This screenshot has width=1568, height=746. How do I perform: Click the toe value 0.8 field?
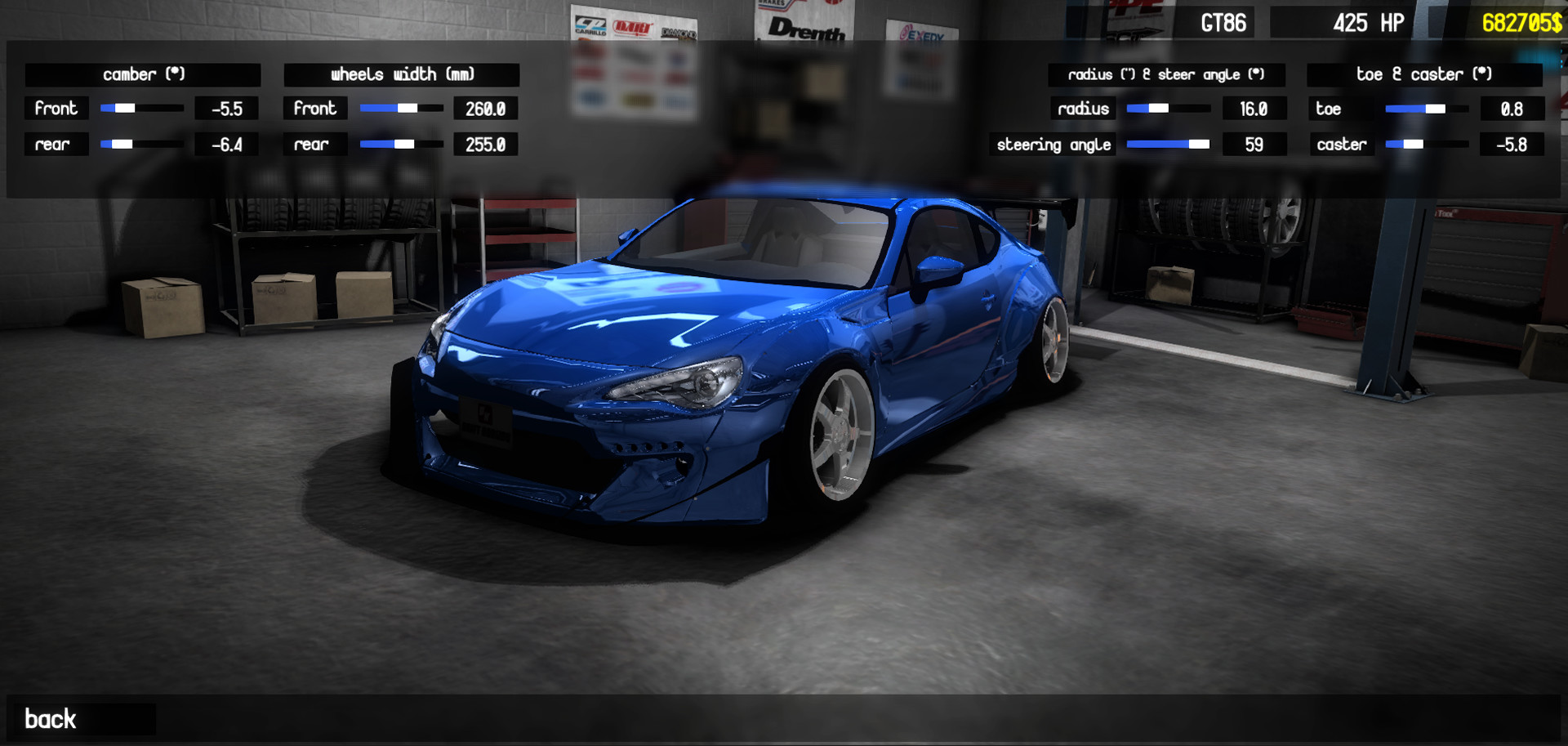coord(1512,108)
